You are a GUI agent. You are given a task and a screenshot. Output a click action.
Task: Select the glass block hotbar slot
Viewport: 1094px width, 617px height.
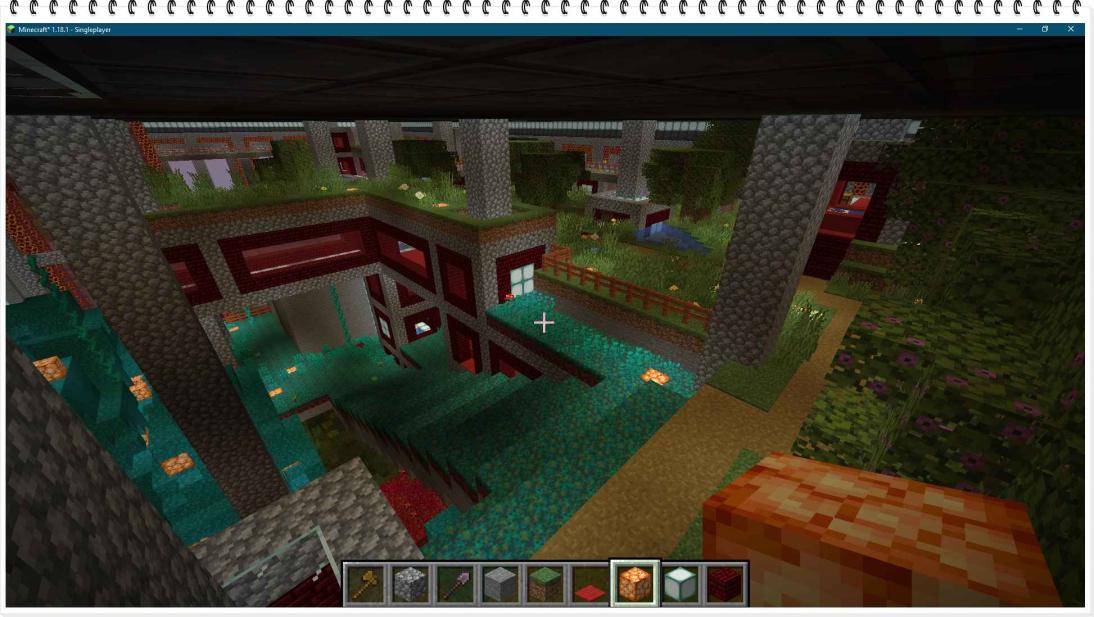coord(679,584)
